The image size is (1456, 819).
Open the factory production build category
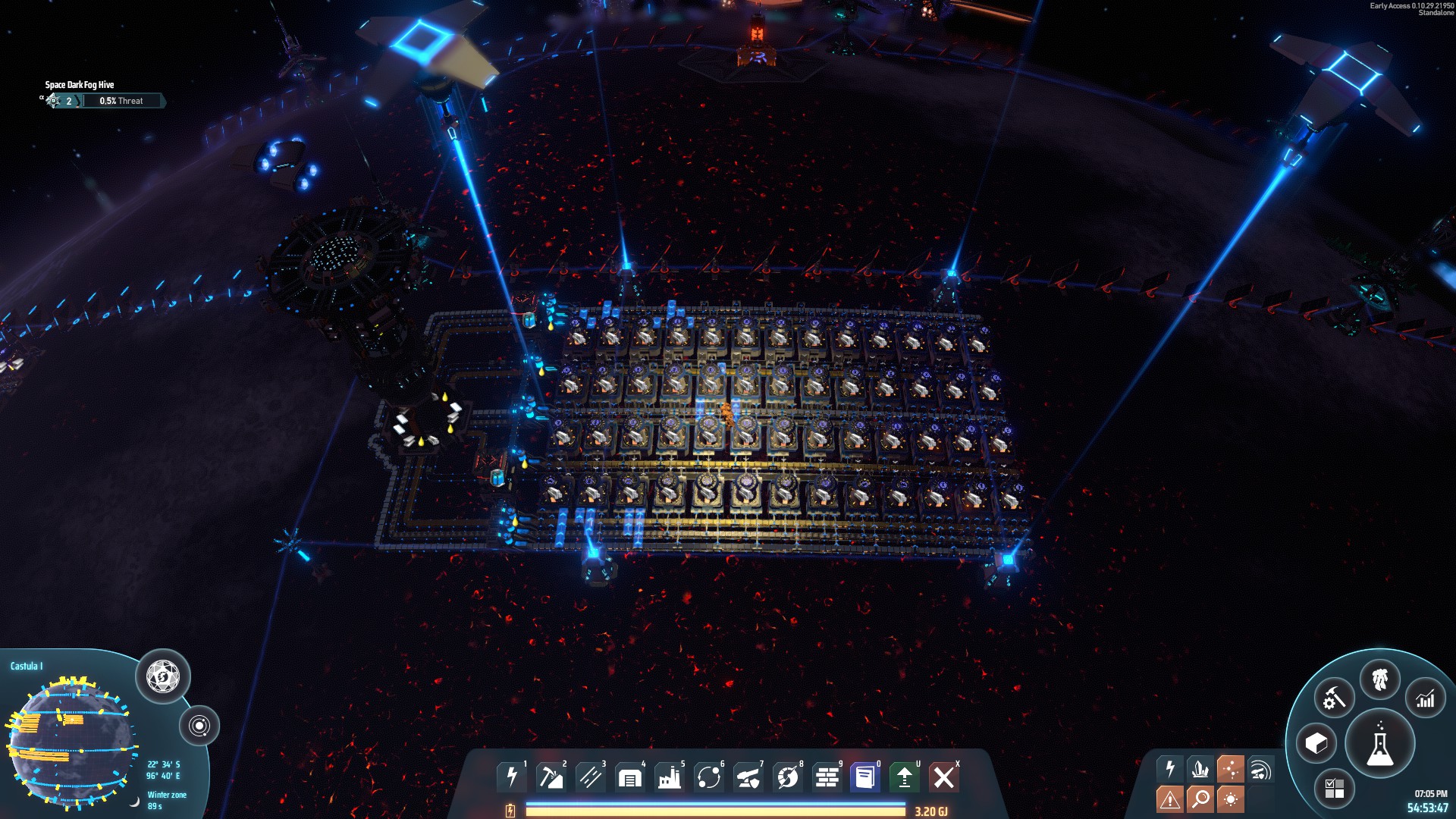pos(670,777)
